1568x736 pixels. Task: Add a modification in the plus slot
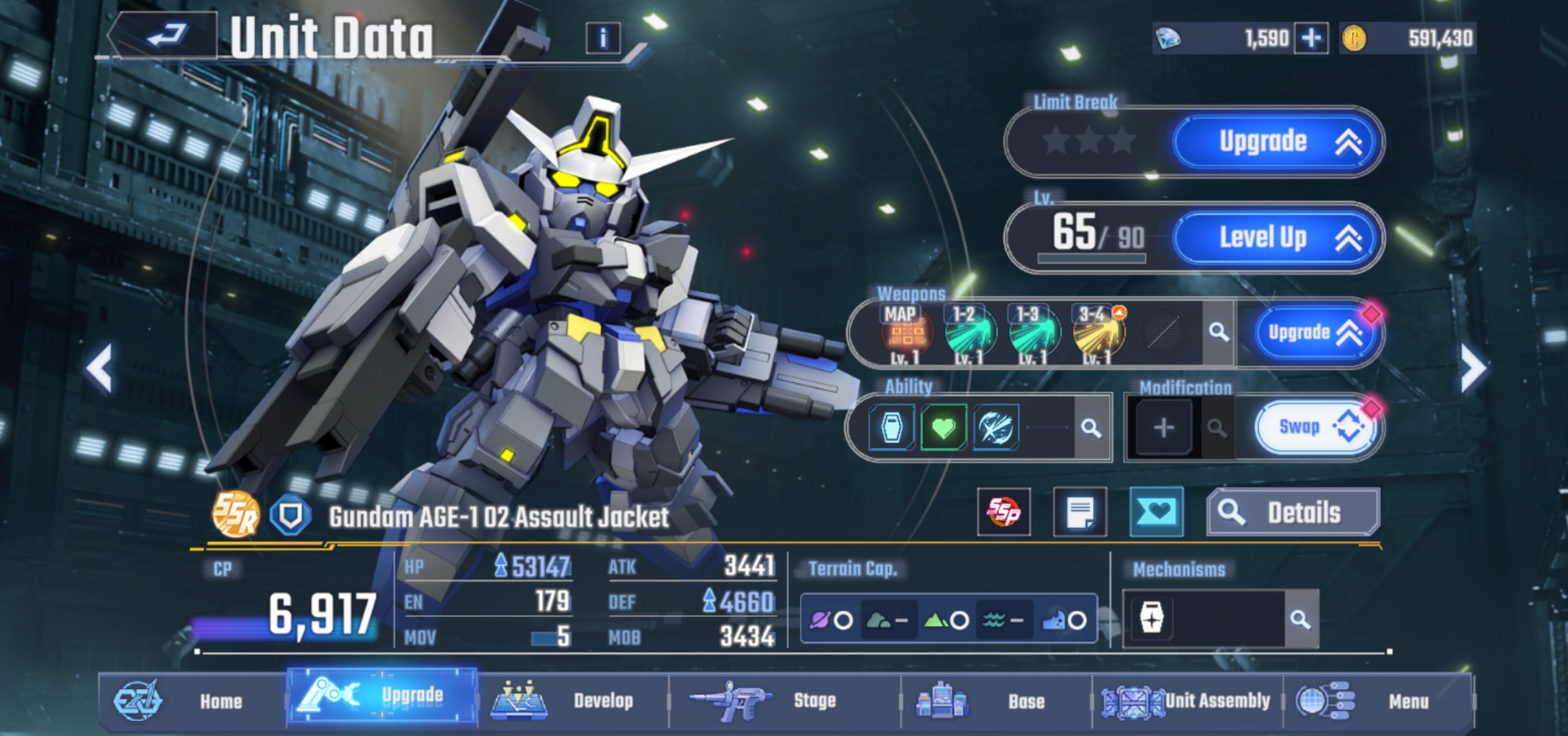click(1163, 428)
